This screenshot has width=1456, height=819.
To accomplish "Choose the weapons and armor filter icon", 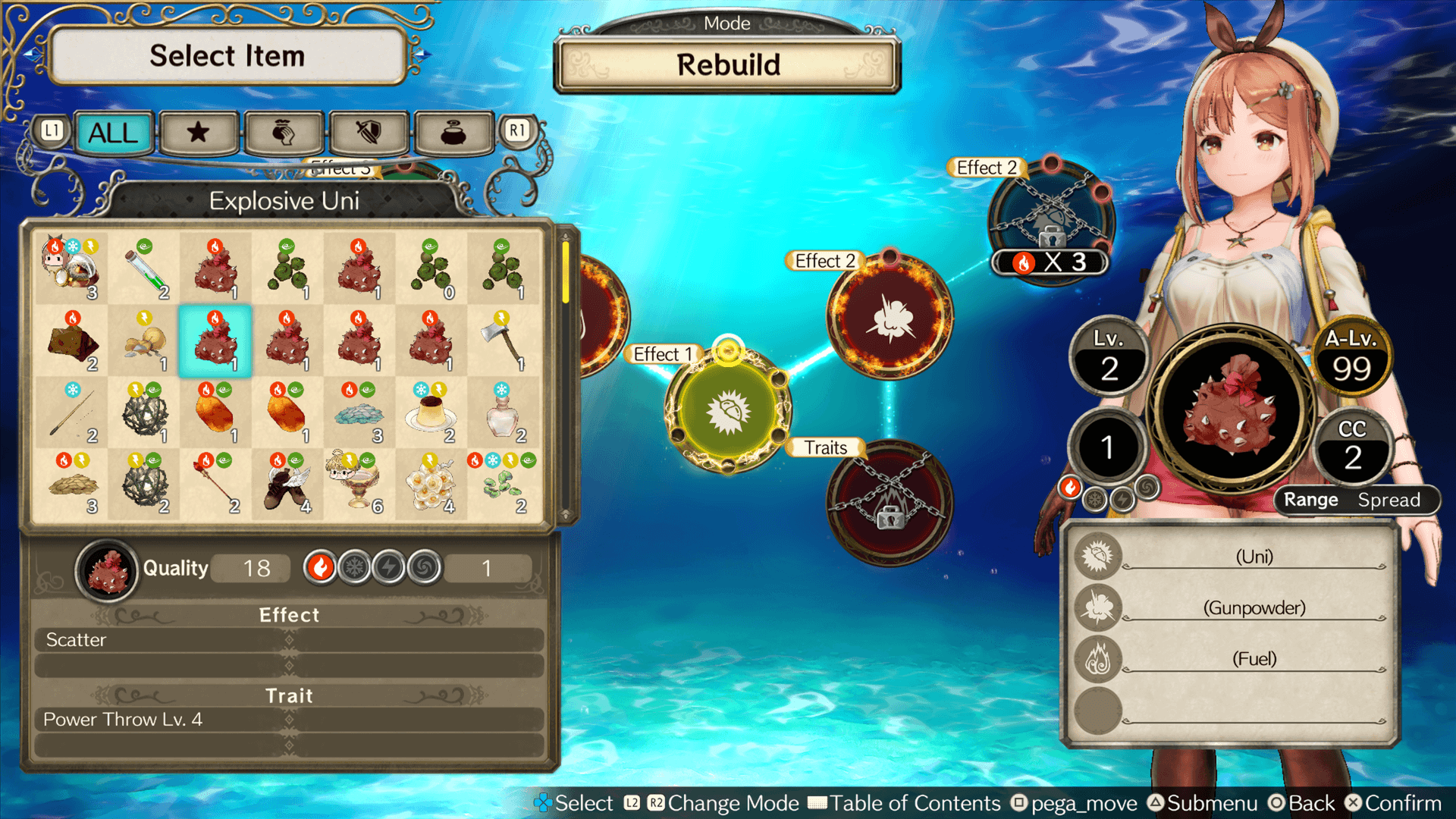I will tap(368, 133).
